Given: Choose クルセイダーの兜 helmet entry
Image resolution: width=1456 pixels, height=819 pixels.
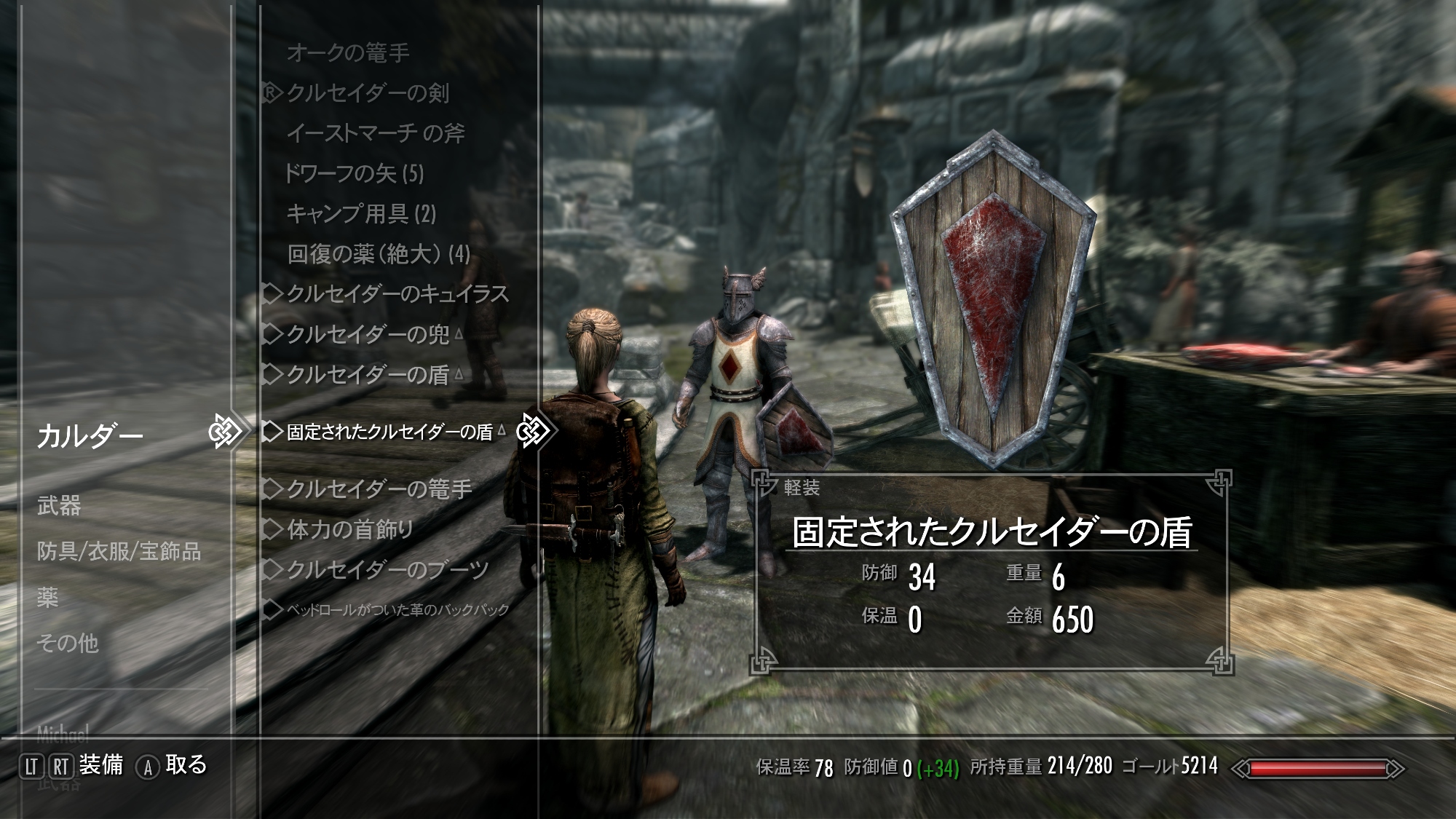Looking at the screenshot, I should tap(368, 334).
